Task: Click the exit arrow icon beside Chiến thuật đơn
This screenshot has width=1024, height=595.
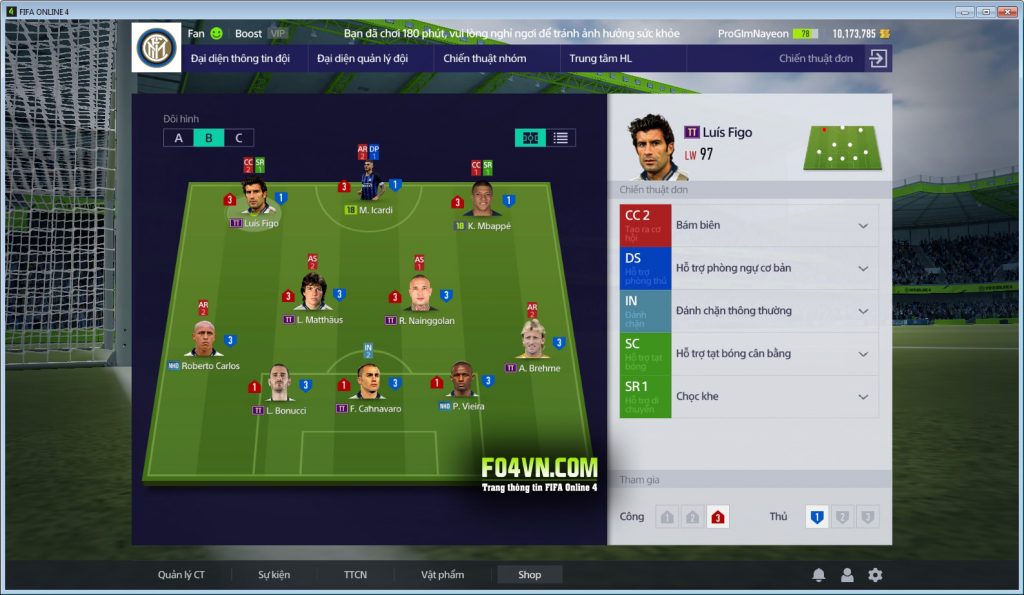Action: tap(877, 58)
